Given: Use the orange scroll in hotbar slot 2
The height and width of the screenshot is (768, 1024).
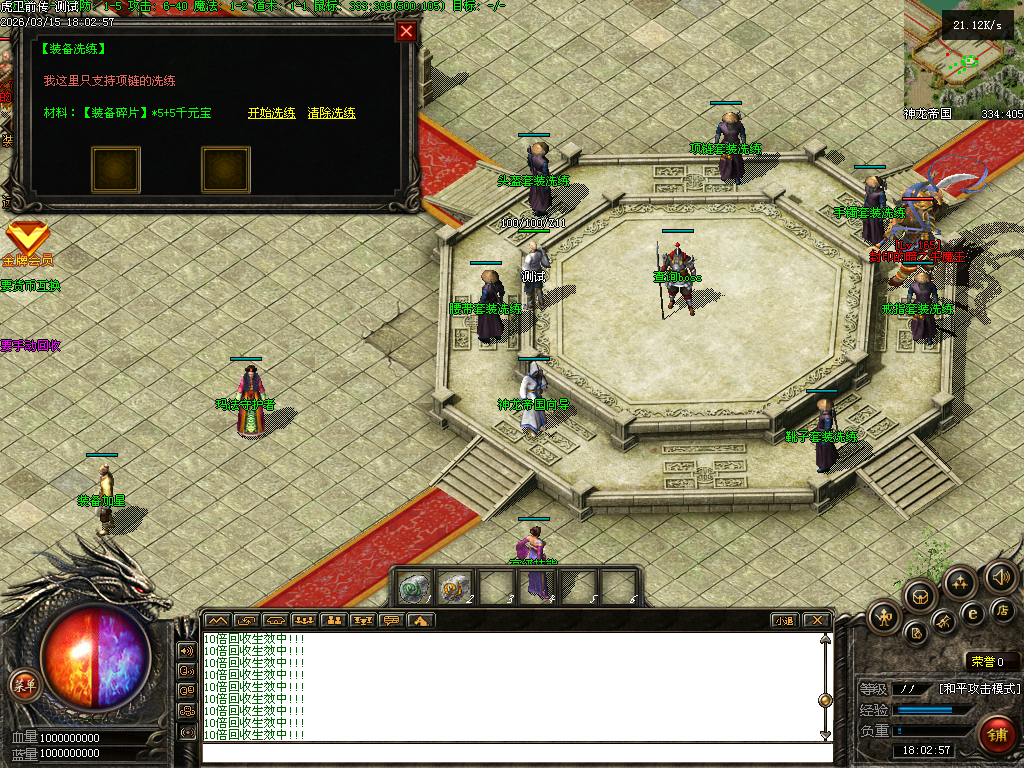Looking at the screenshot, I should (x=454, y=588).
